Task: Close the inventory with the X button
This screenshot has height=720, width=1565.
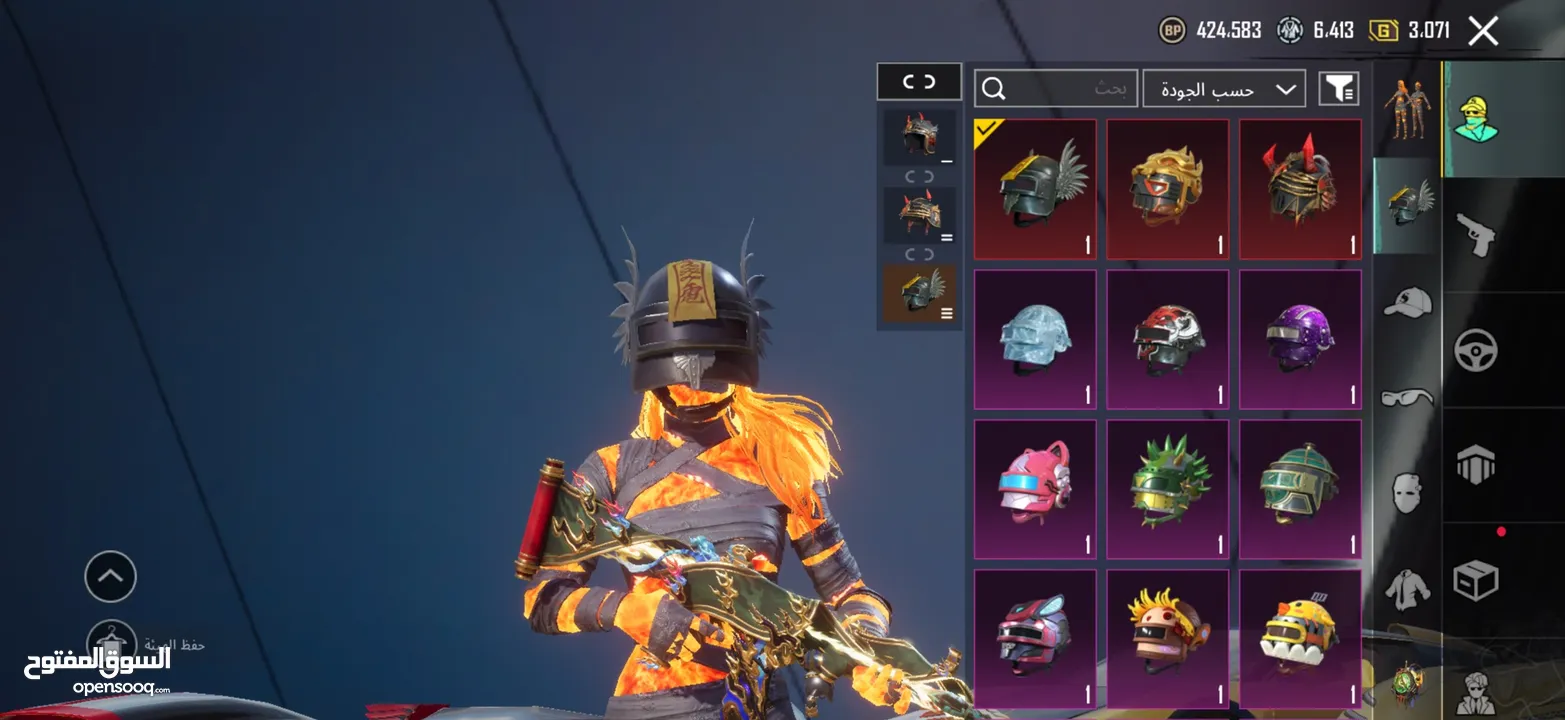Action: pyautogui.click(x=1483, y=31)
